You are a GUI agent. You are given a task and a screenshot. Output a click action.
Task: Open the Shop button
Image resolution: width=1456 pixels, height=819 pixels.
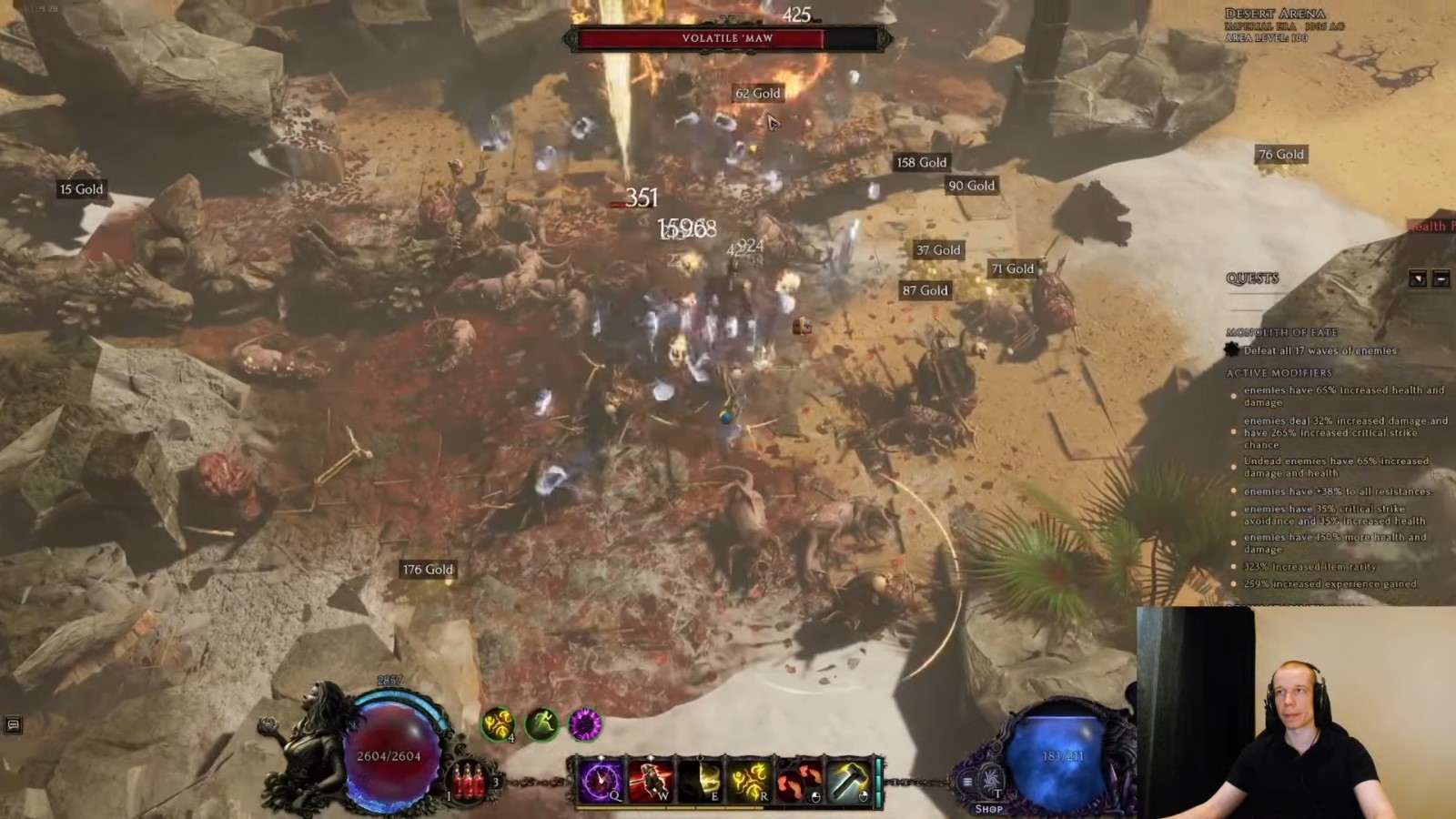pos(989,808)
